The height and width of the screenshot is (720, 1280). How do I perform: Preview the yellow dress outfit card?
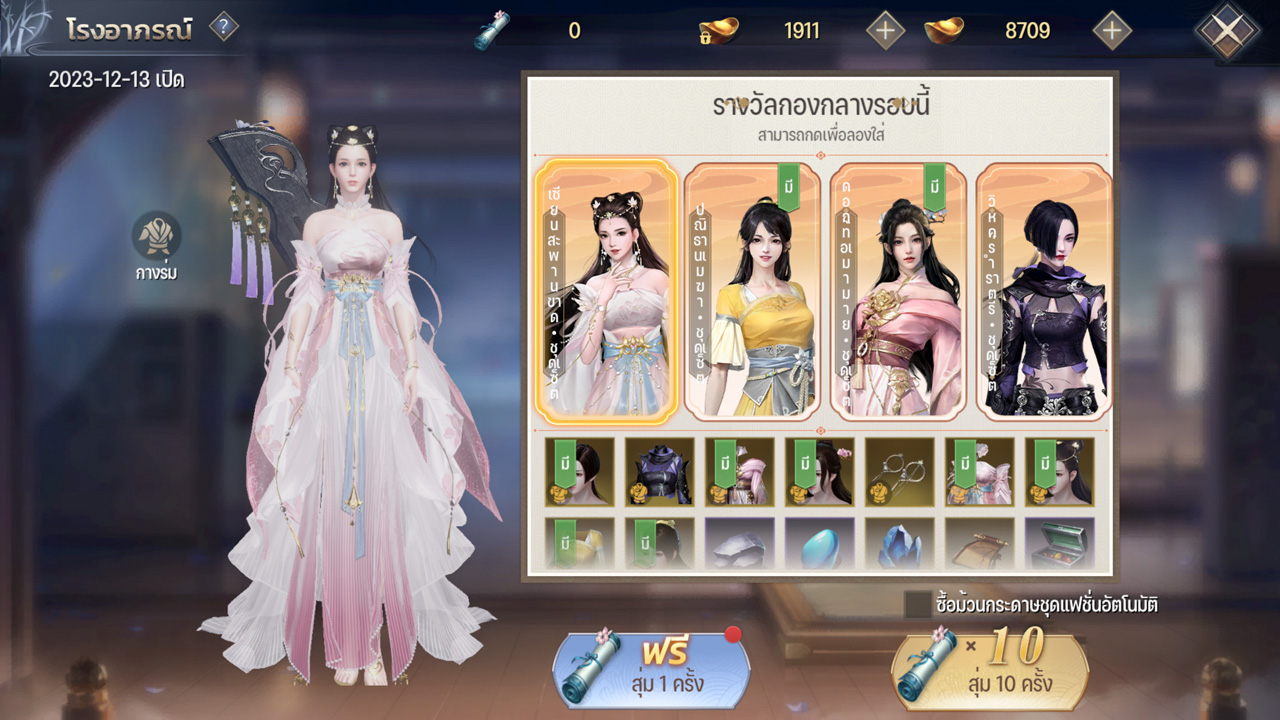point(752,290)
